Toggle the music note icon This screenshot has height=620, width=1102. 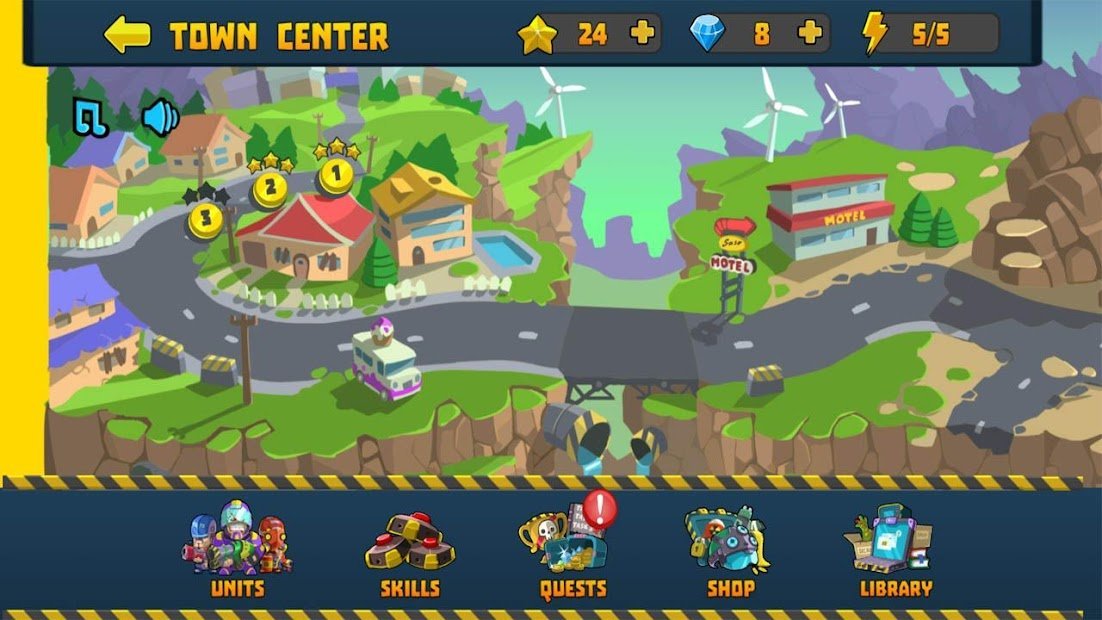tap(91, 118)
